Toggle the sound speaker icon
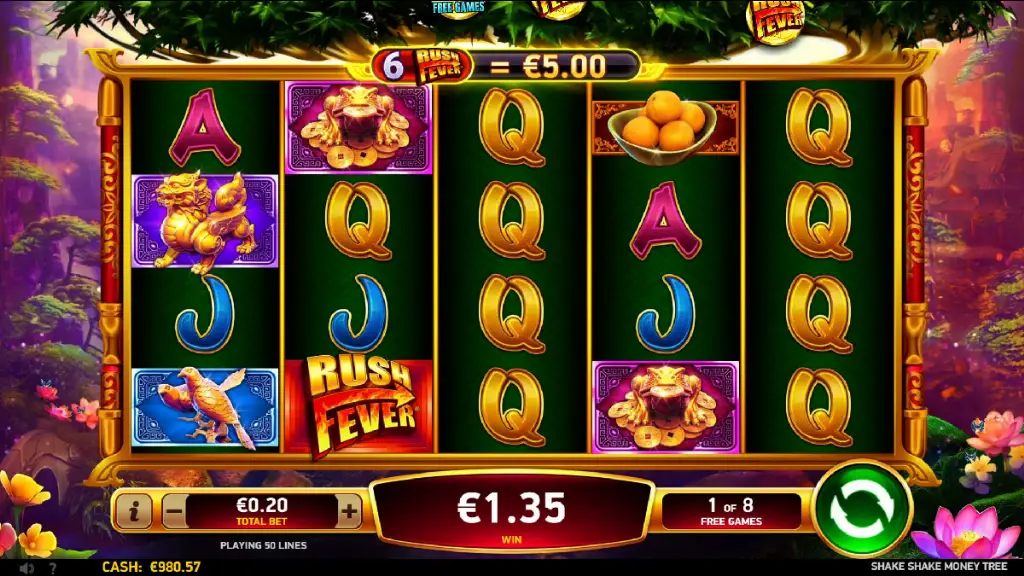This screenshot has width=1024, height=576. click(x=25, y=568)
